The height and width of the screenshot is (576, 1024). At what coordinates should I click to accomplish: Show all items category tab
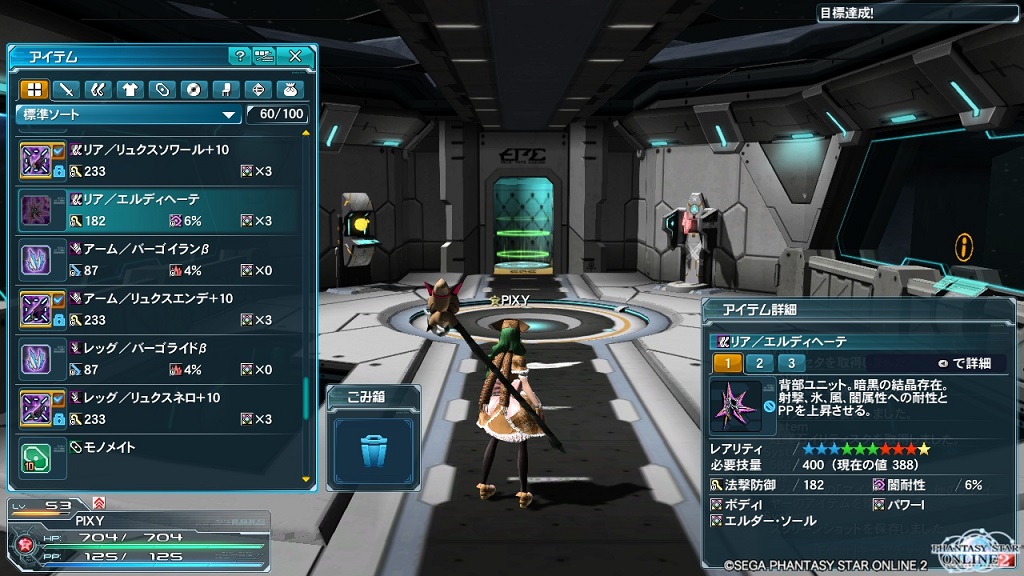[34, 90]
